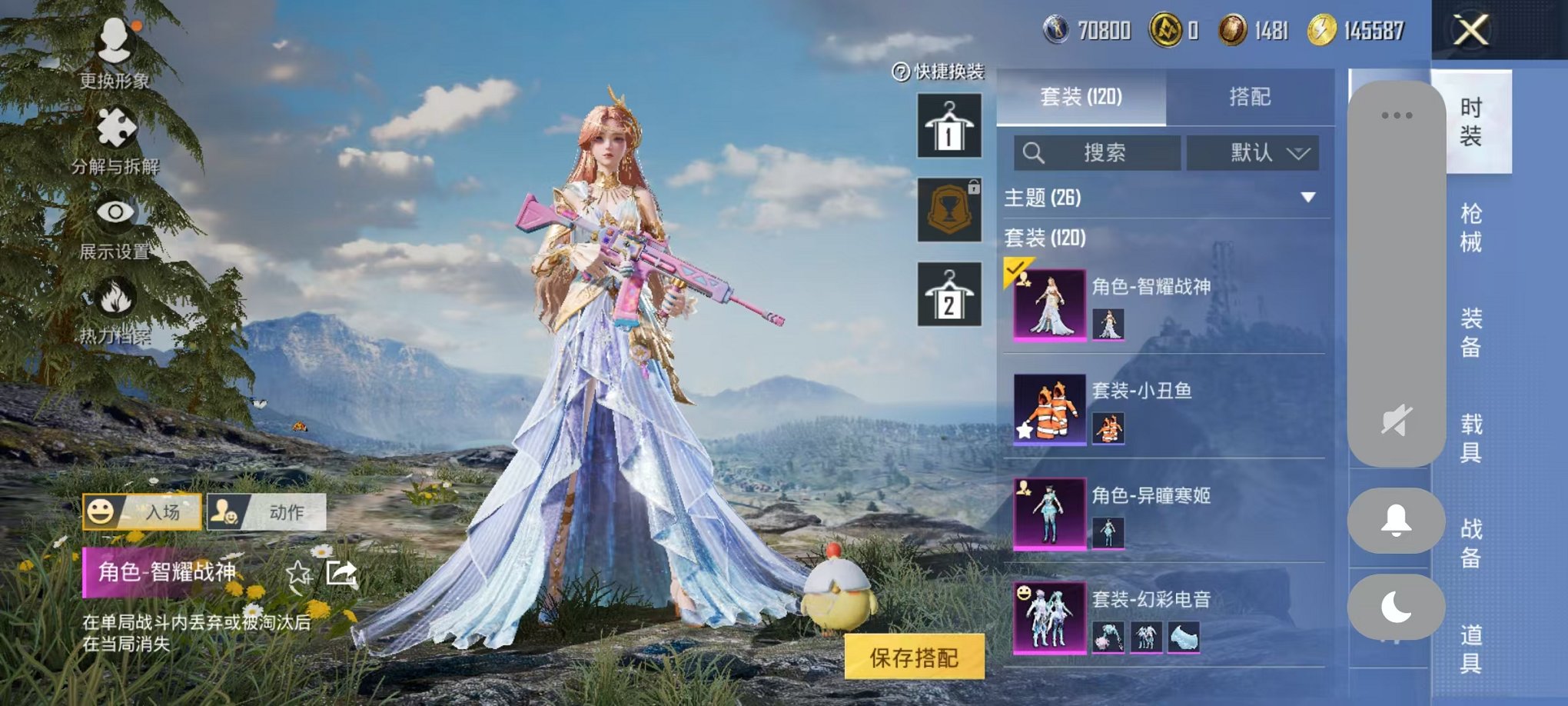
Task: Switch to the 搭配 tab
Action: (x=1250, y=98)
